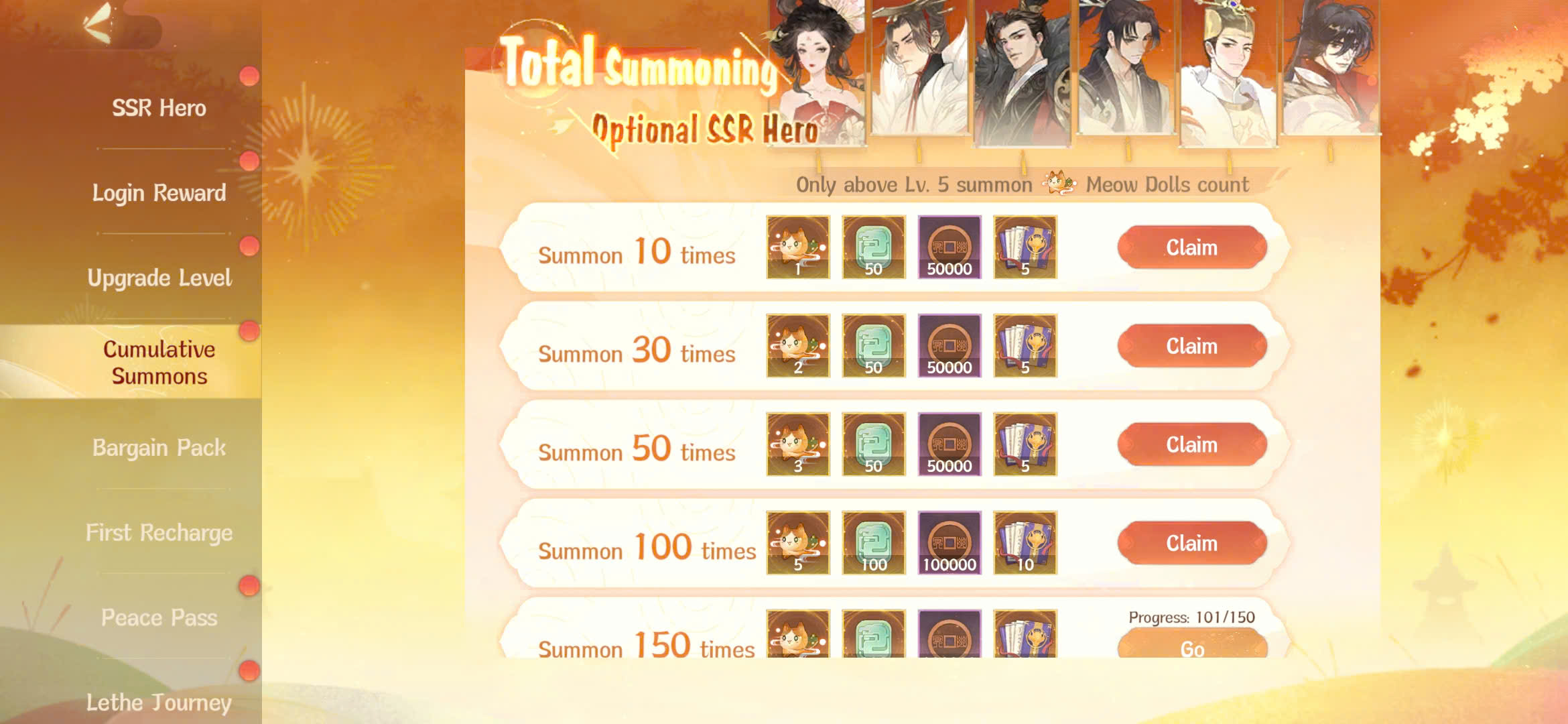Open the Bargain Pack section
1568x724 pixels.
click(x=159, y=448)
